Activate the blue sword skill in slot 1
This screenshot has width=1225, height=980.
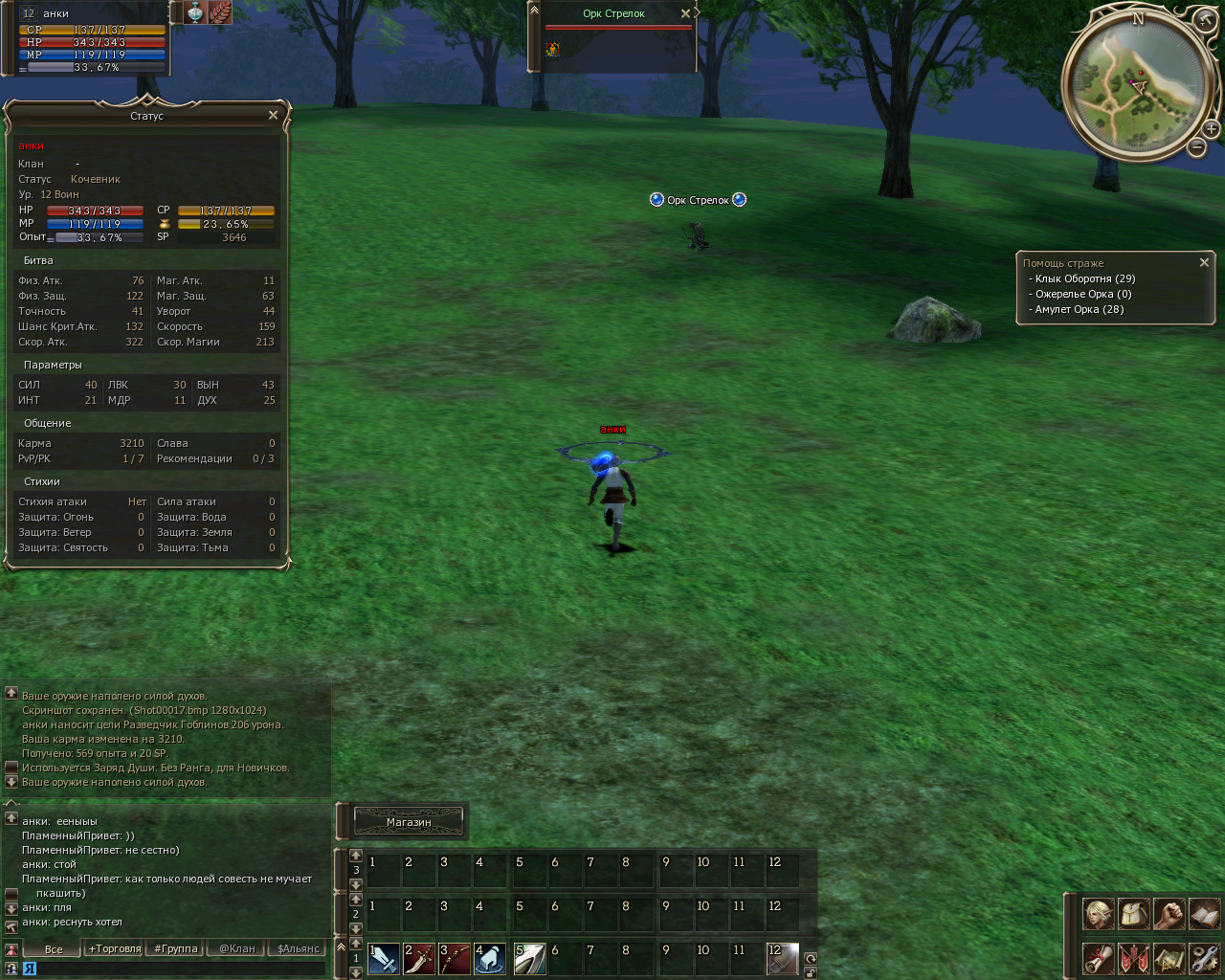click(384, 958)
